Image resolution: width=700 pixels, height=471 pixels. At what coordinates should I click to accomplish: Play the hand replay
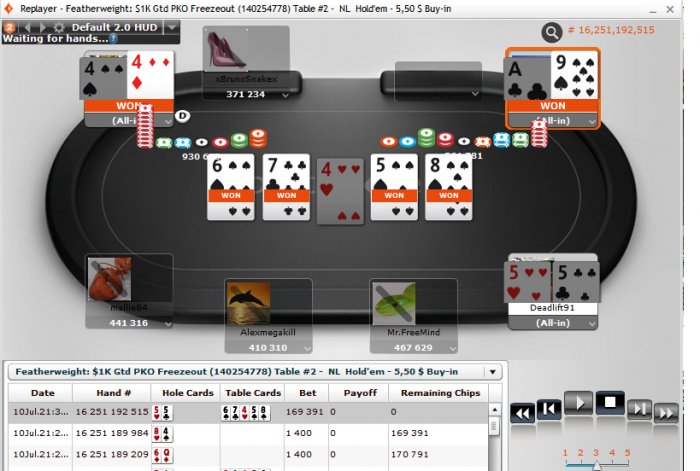click(x=580, y=404)
